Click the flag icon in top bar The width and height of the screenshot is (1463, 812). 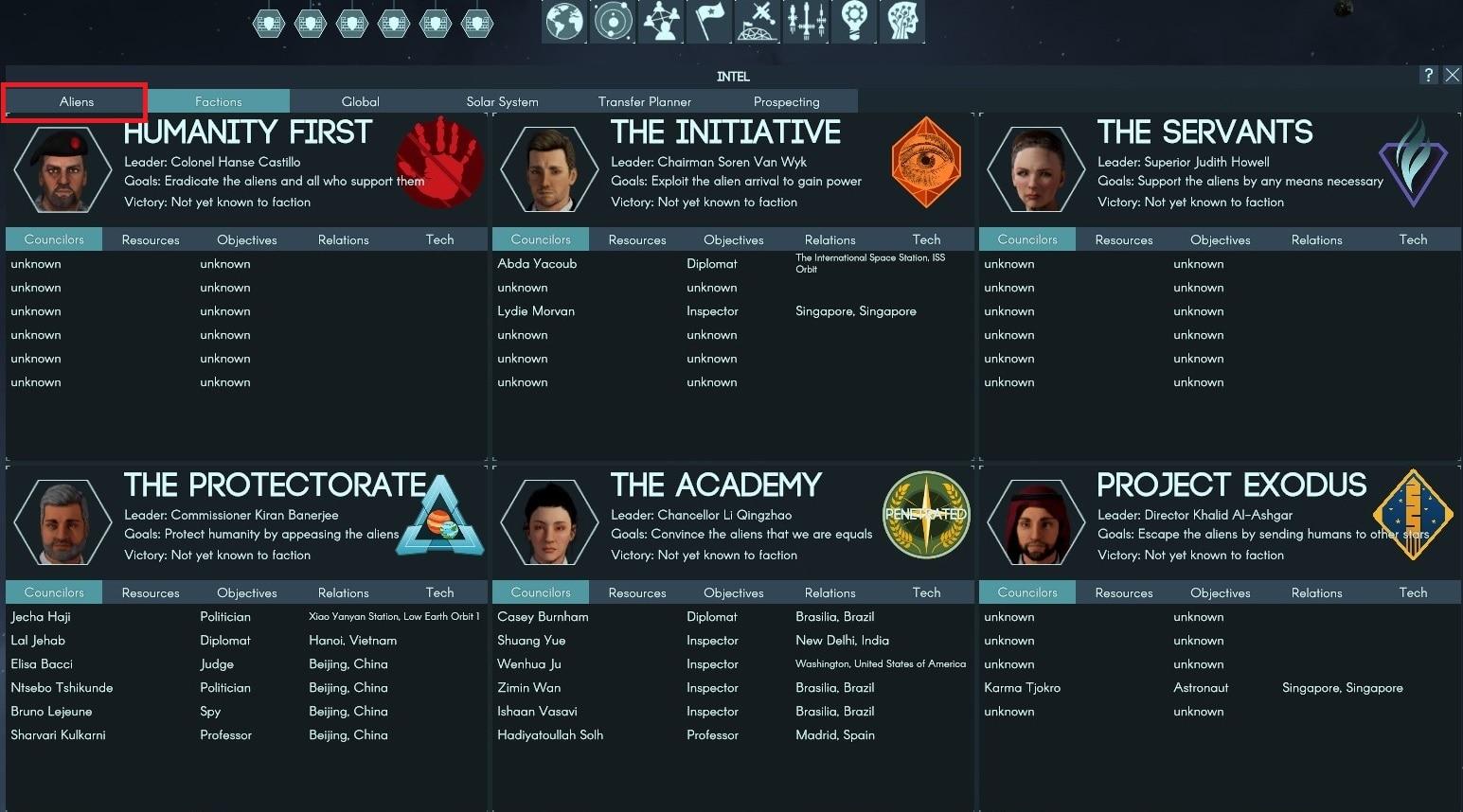tap(708, 21)
